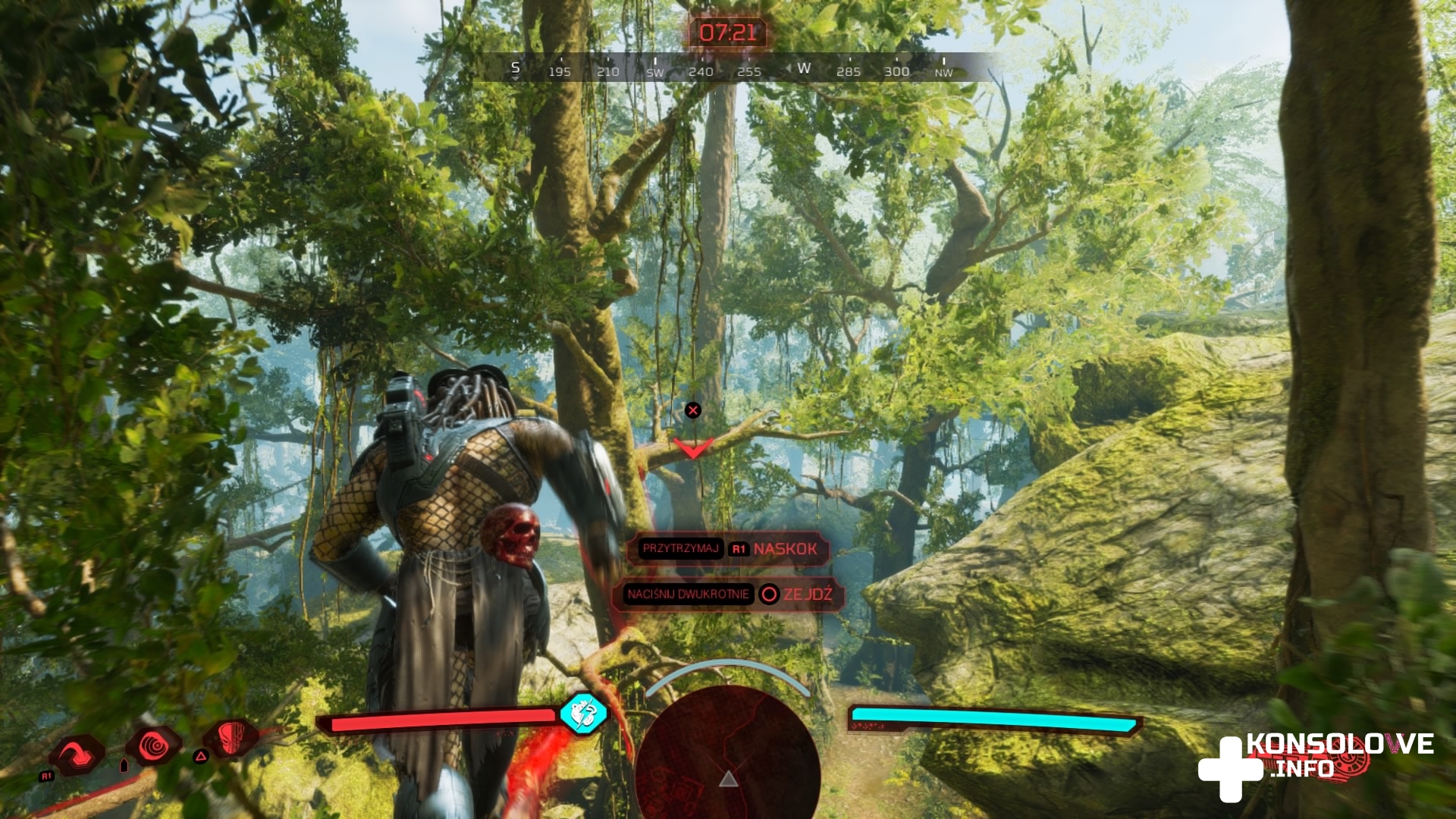
Task: Open the circular red minimap
Action: [x=728, y=751]
